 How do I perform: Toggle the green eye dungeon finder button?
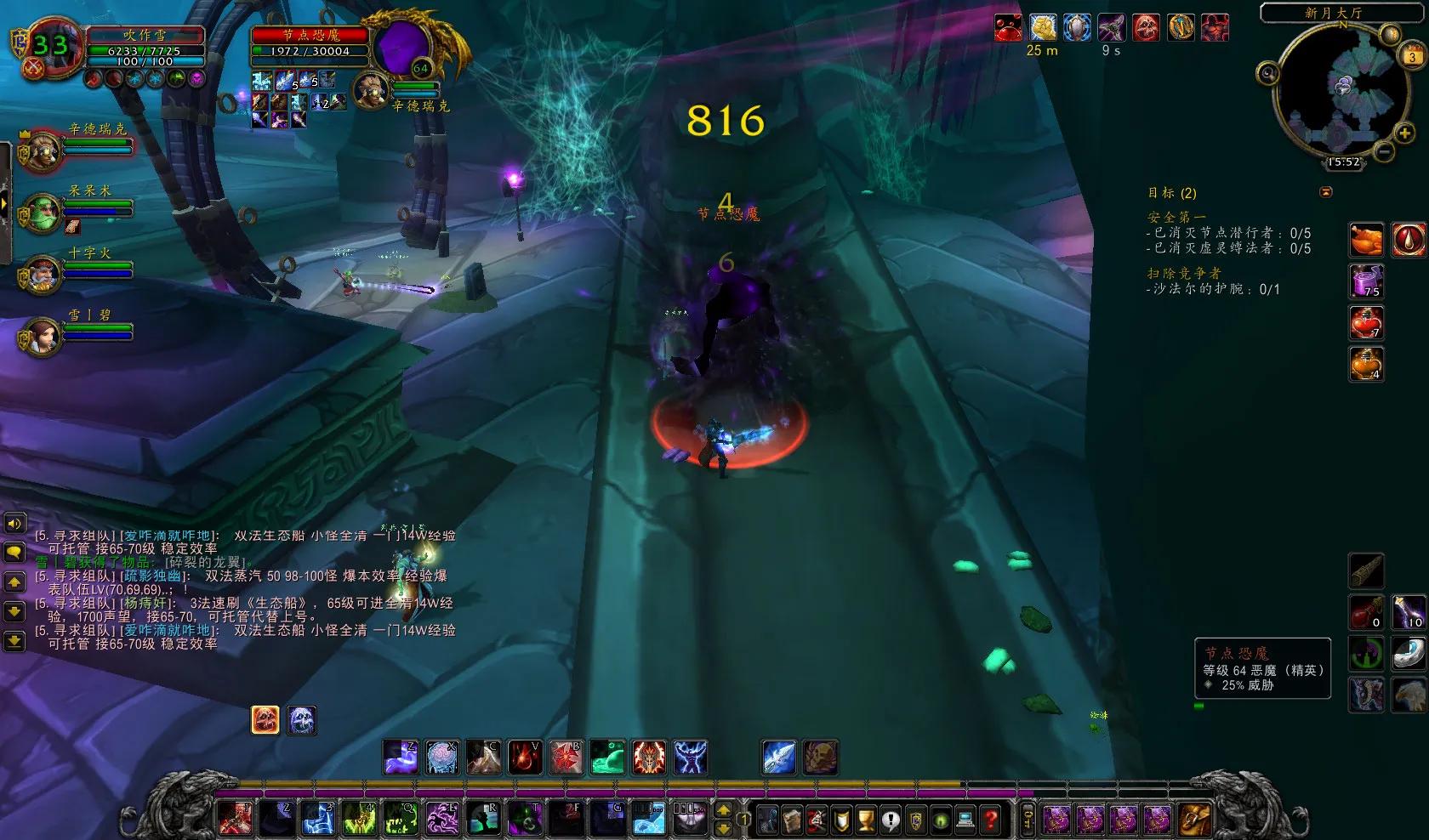942,820
